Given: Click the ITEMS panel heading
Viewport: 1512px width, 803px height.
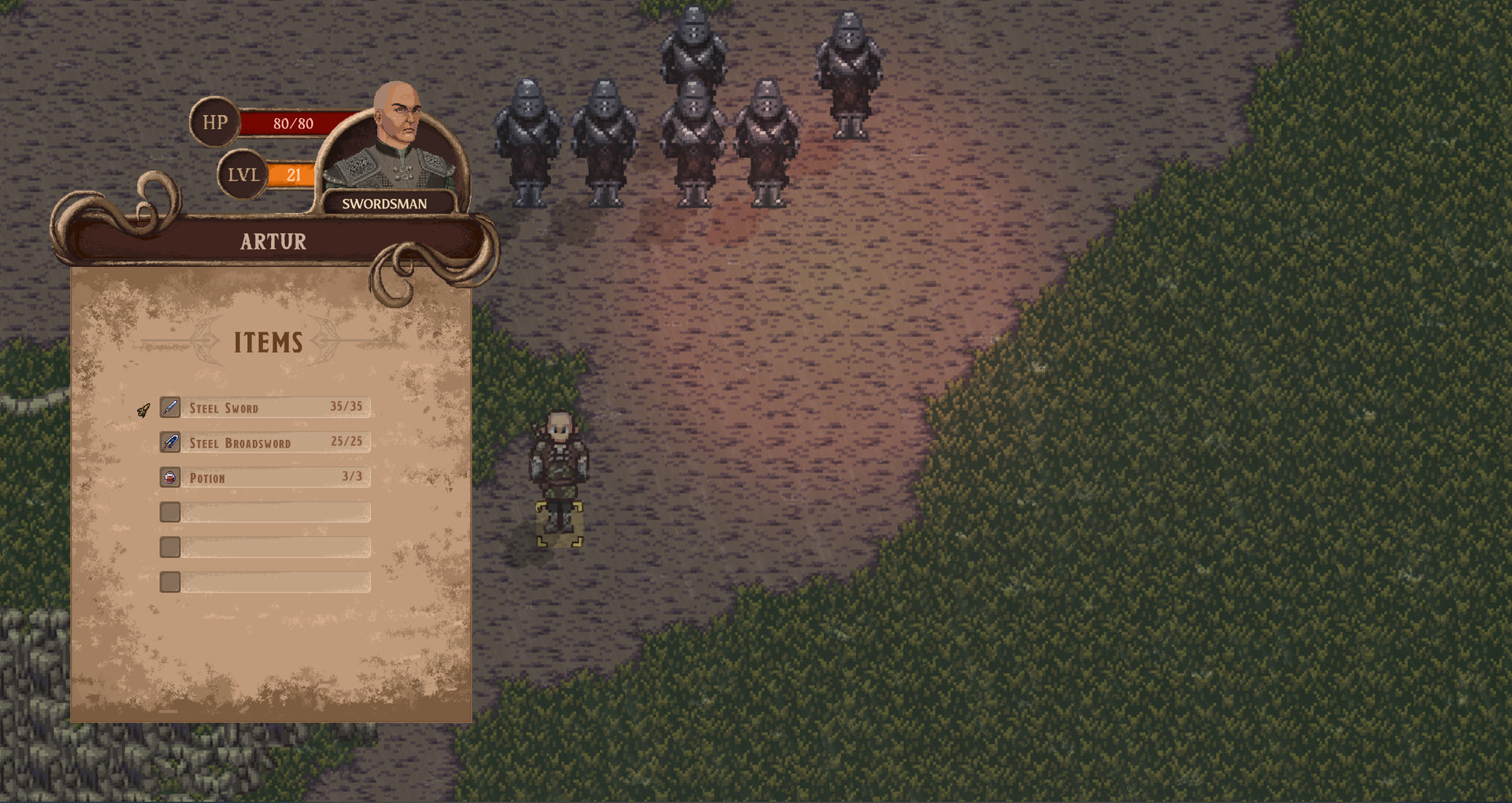Looking at the screenshot, I should 268,343.
